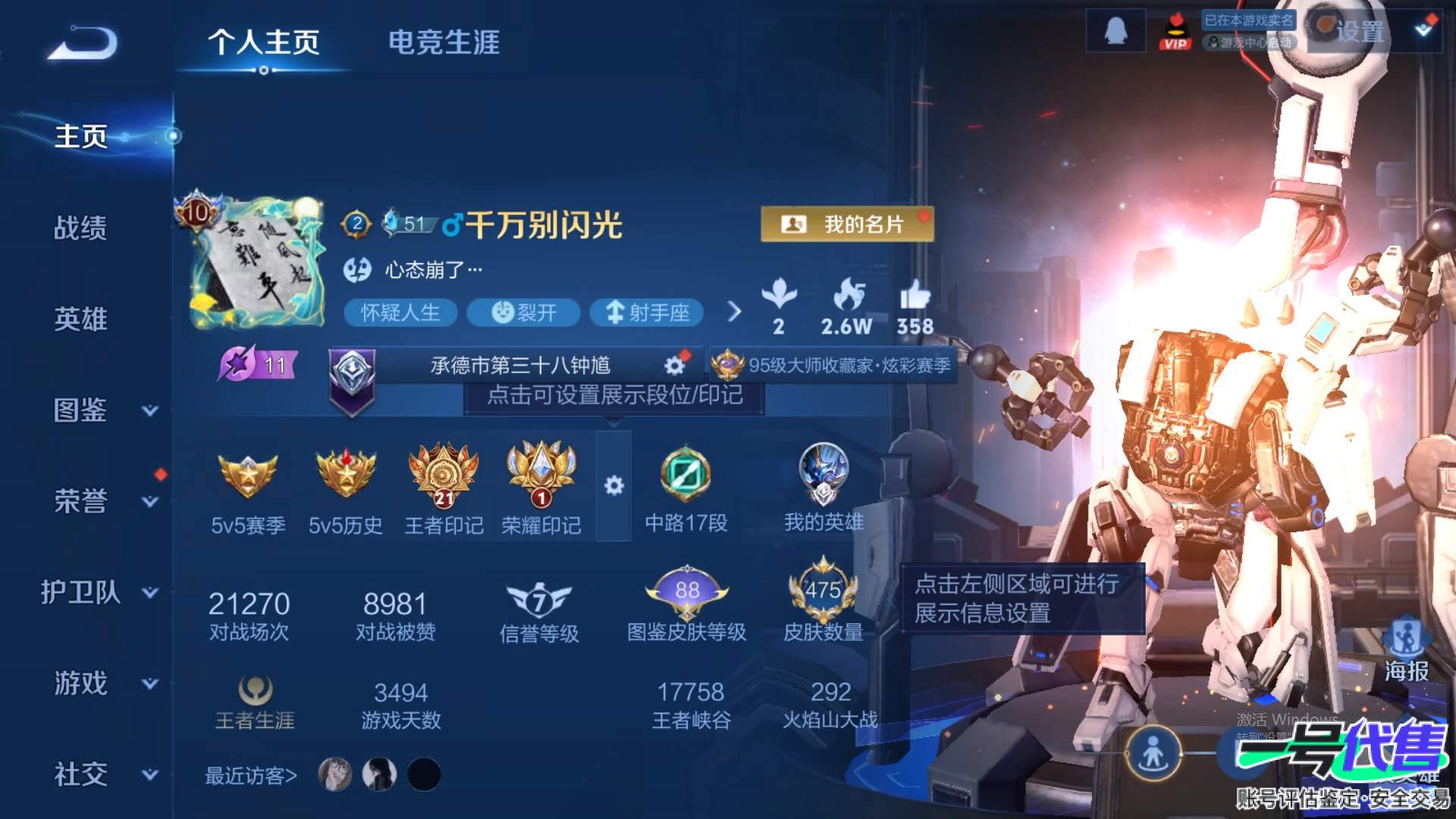The height and width of the screenshot is (819, 1456).
Task: Click the gear icon beside 承德市第三十八钟馗 title
Action: pos(673,366)
